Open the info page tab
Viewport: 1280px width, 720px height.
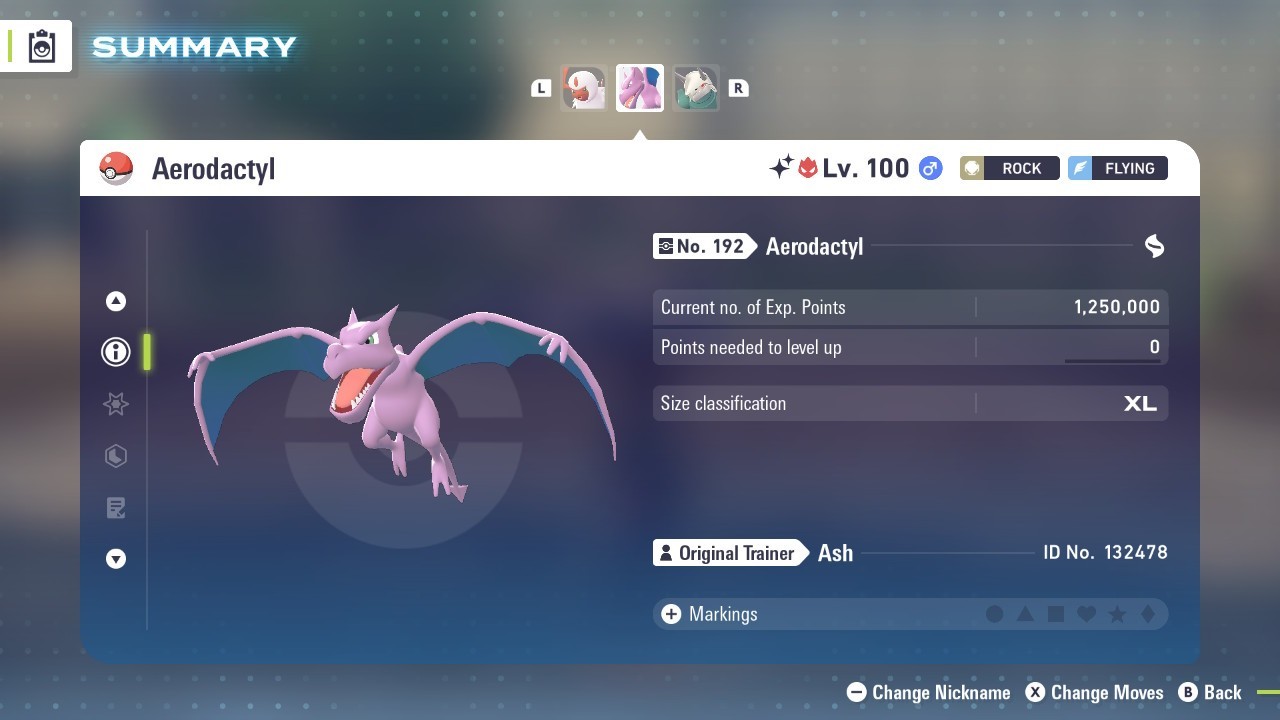click(116, 352)
